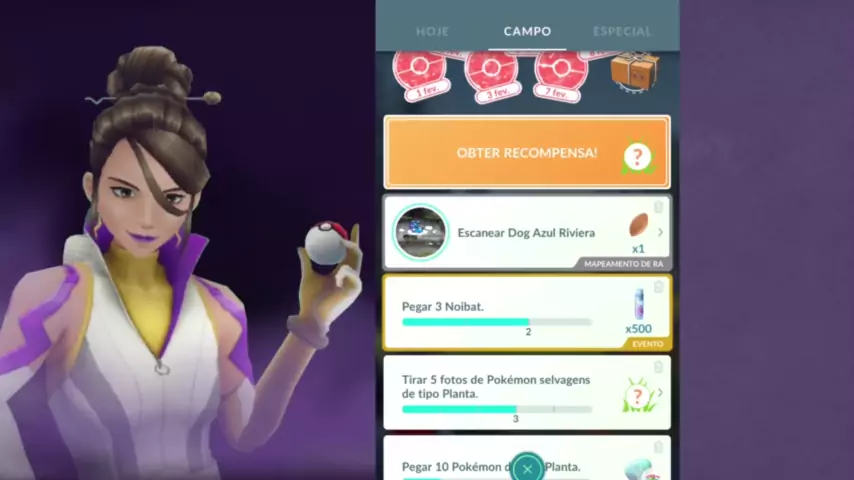Claim reward with OBTER RECOMPENSA button
The height and width of the screenshot is (480, 854).
(x=527, y=153)
